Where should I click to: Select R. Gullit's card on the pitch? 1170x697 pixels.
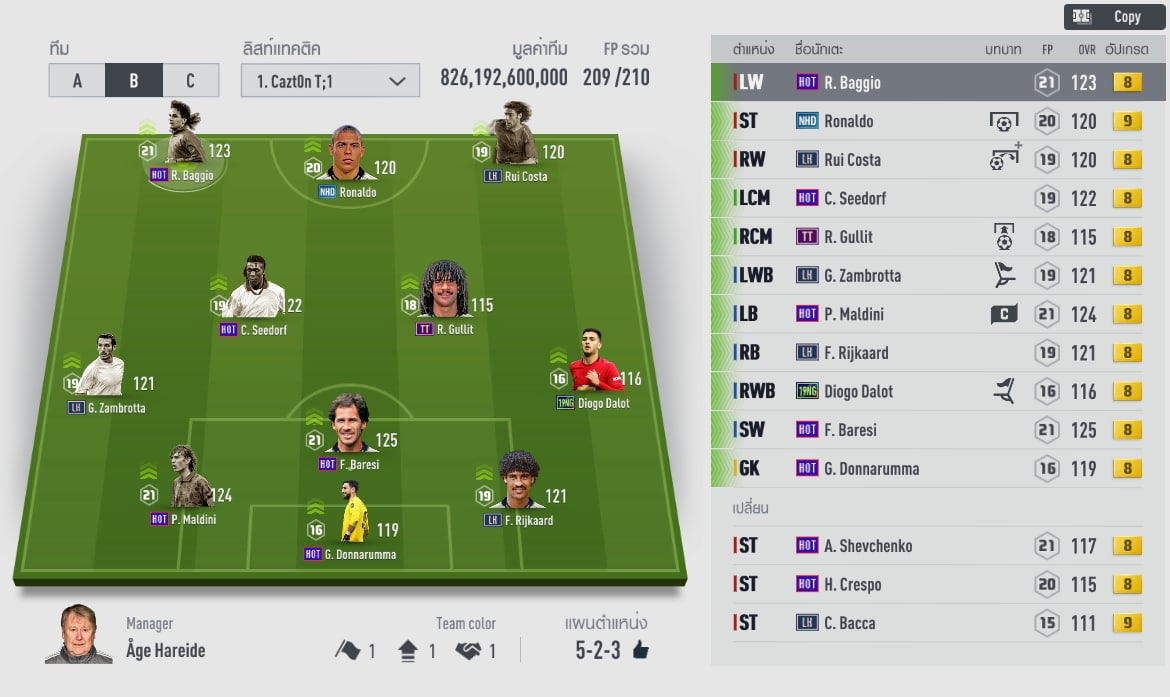click(x=446, y=291)
